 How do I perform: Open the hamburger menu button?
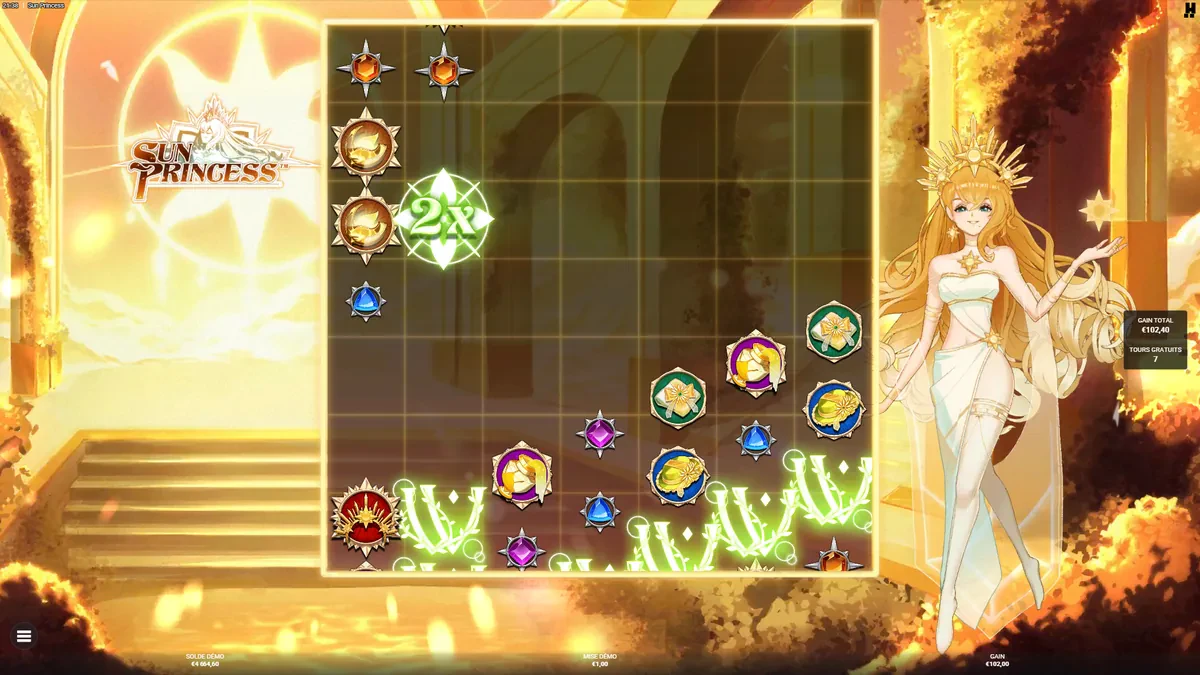[24, 635]
